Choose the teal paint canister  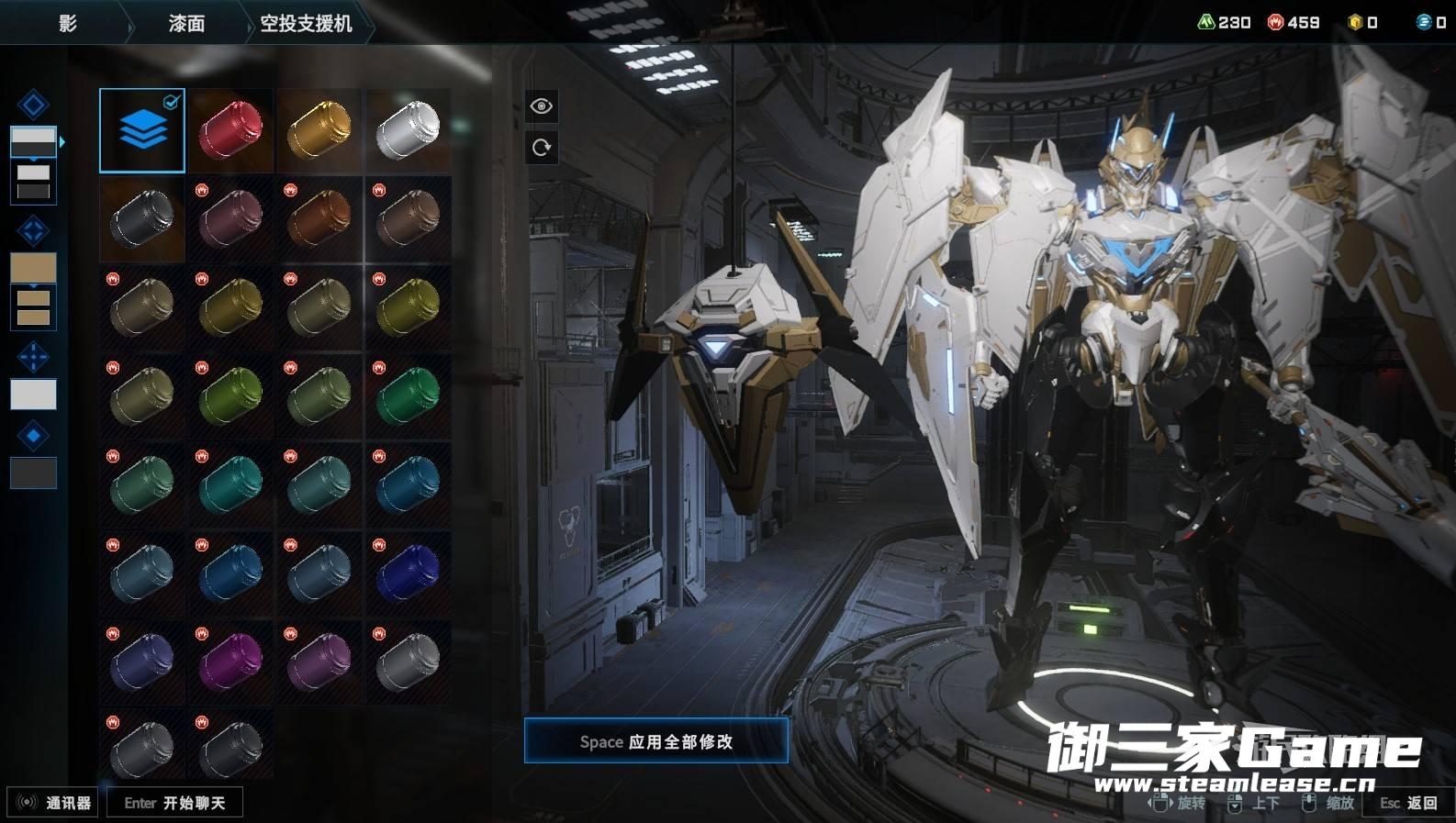pos(230,484)
